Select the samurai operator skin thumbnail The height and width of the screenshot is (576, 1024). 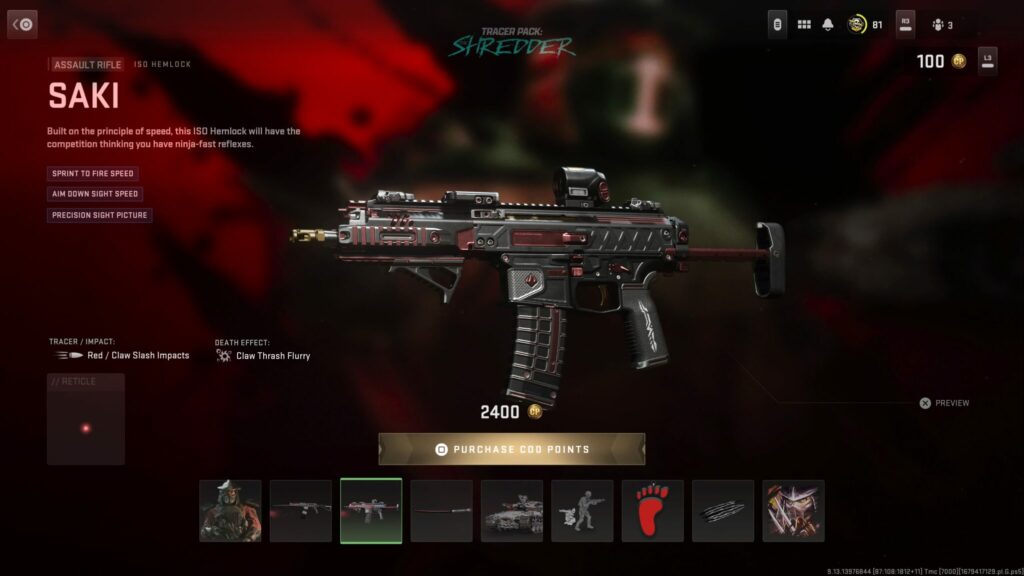pos(230,510)
